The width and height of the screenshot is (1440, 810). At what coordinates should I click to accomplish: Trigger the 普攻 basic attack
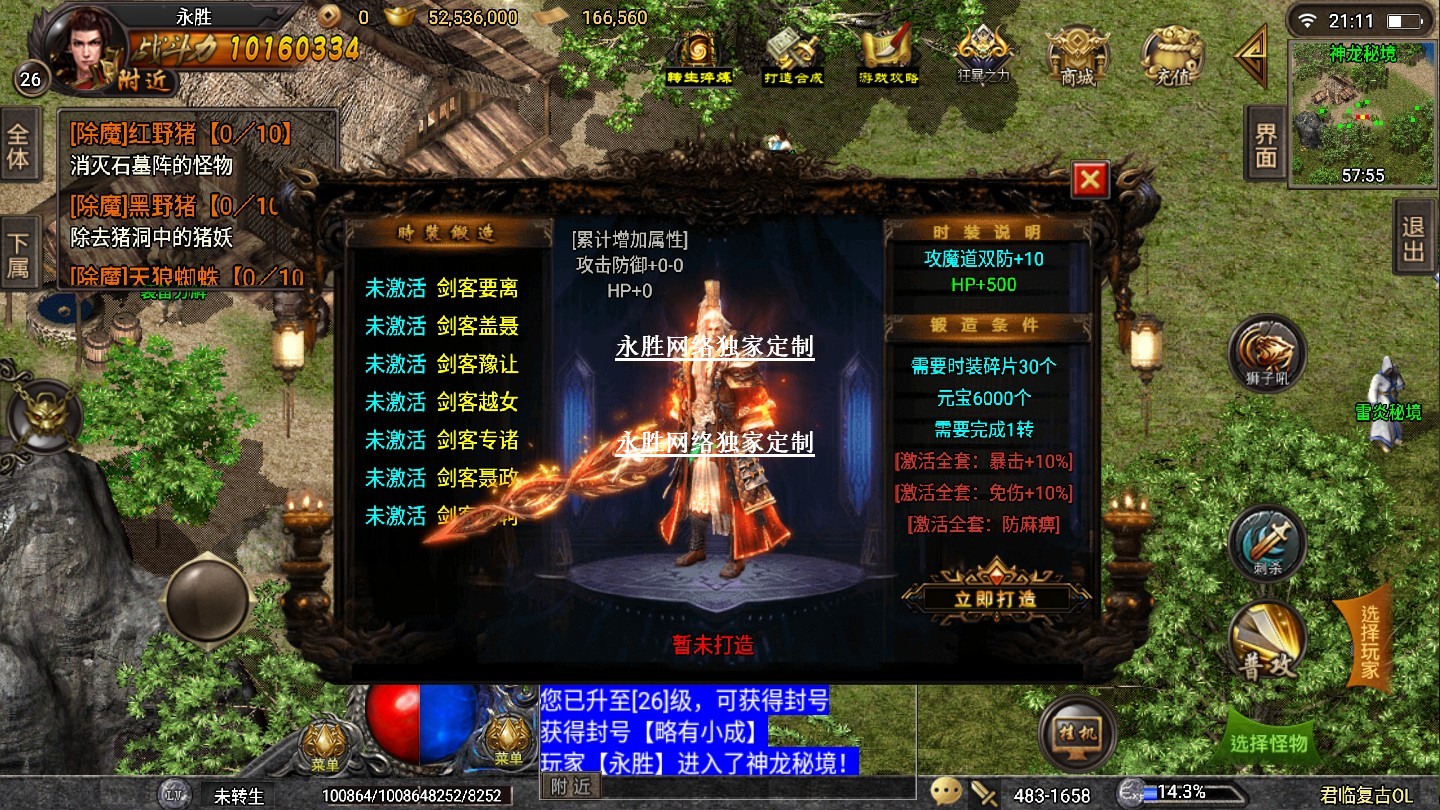[1267, 640]
